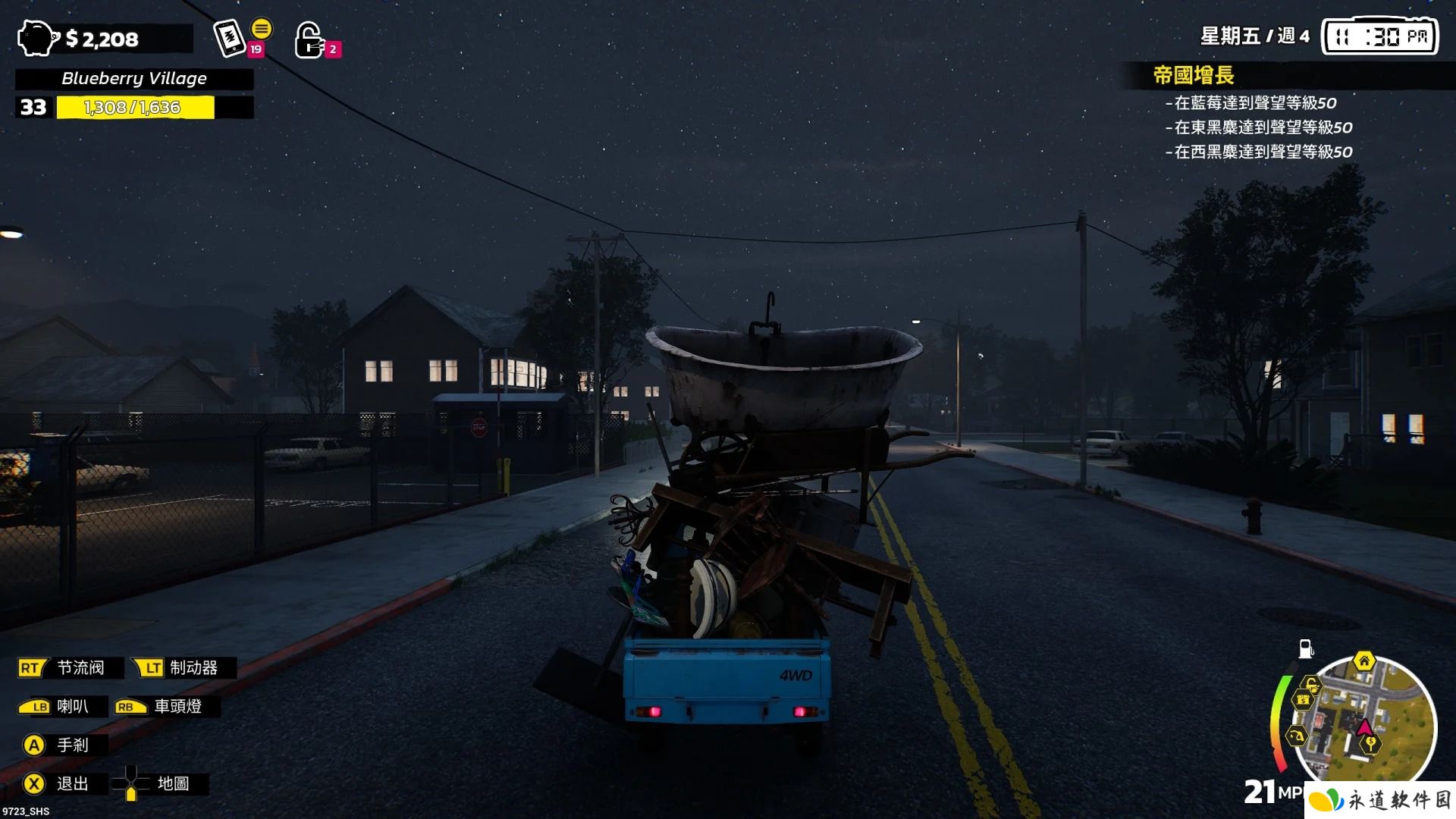
Task: Select the gas pump nozzle minimap marker
Action: pyautogui.click(x=1296, y=736)
